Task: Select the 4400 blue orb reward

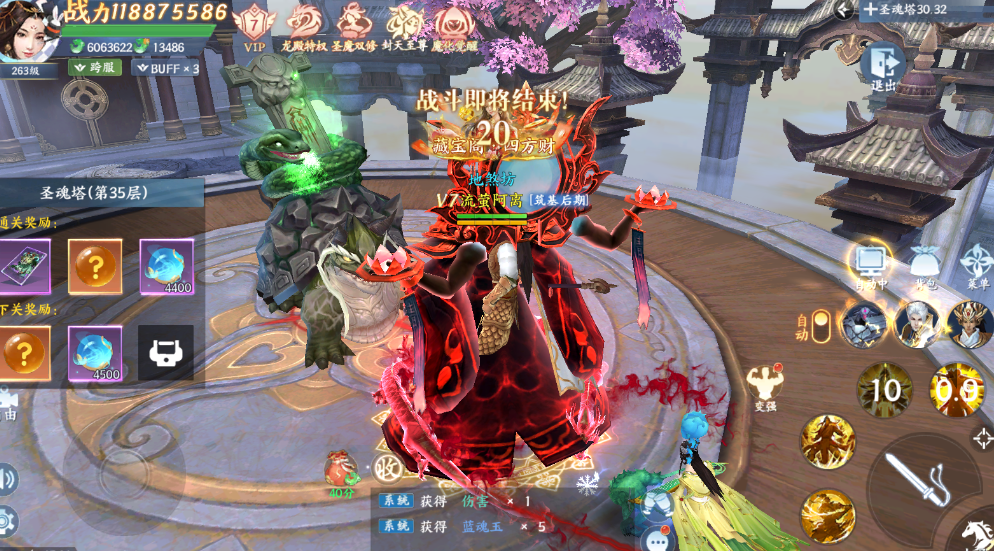Action: click(x=166, y=266)
